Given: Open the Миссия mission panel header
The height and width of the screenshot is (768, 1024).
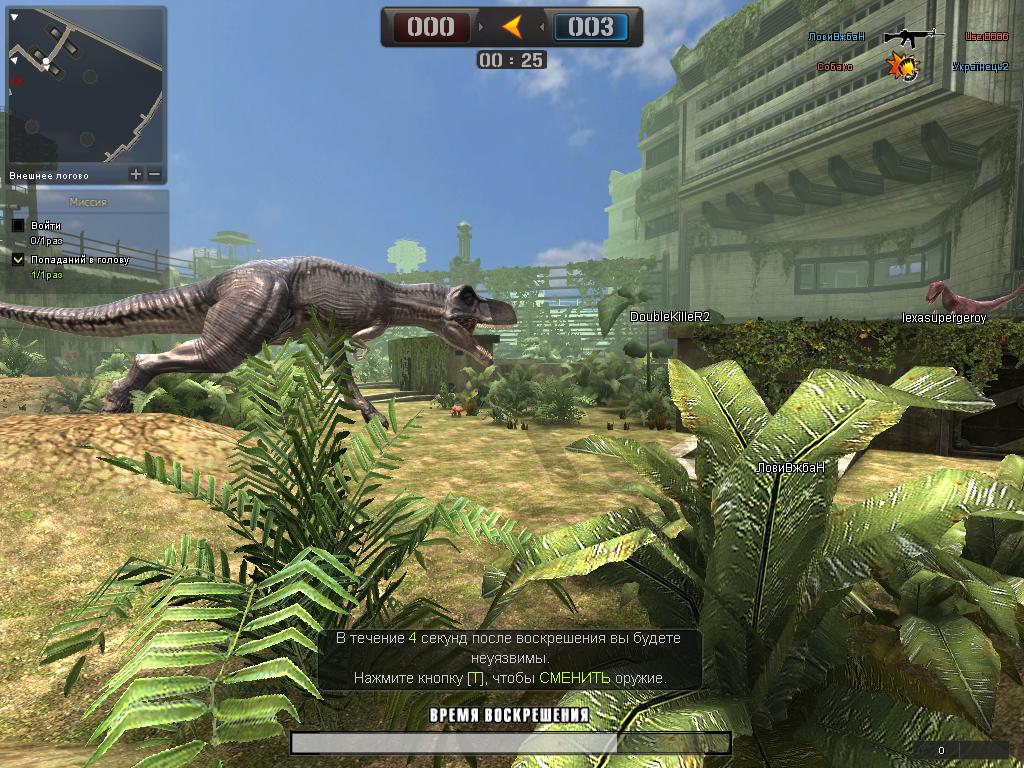Looking at the screenshot, I should pyautogui.click(x=87, y=202).
